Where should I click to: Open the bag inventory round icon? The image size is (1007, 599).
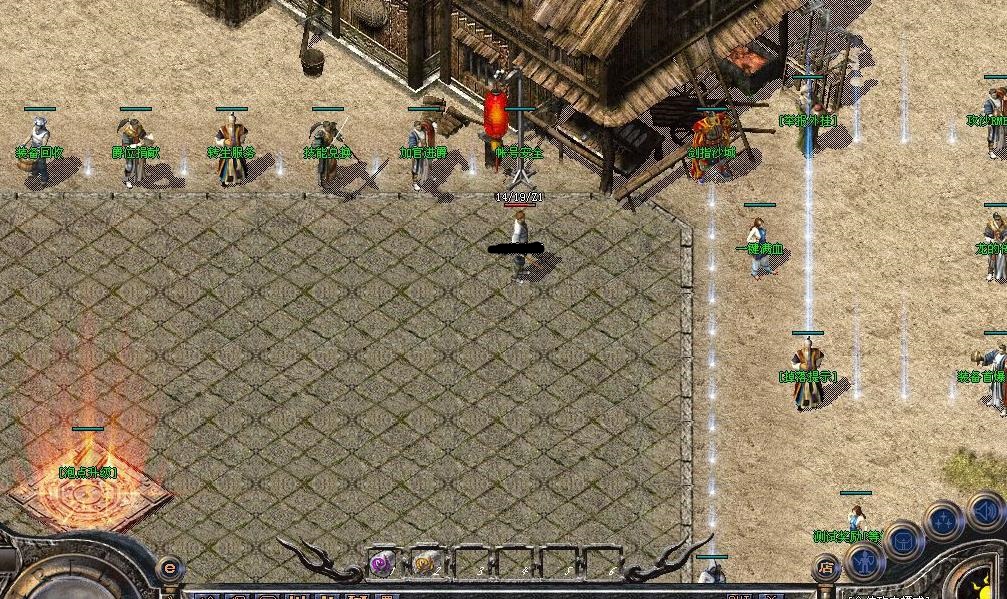(x=903, y=541)
